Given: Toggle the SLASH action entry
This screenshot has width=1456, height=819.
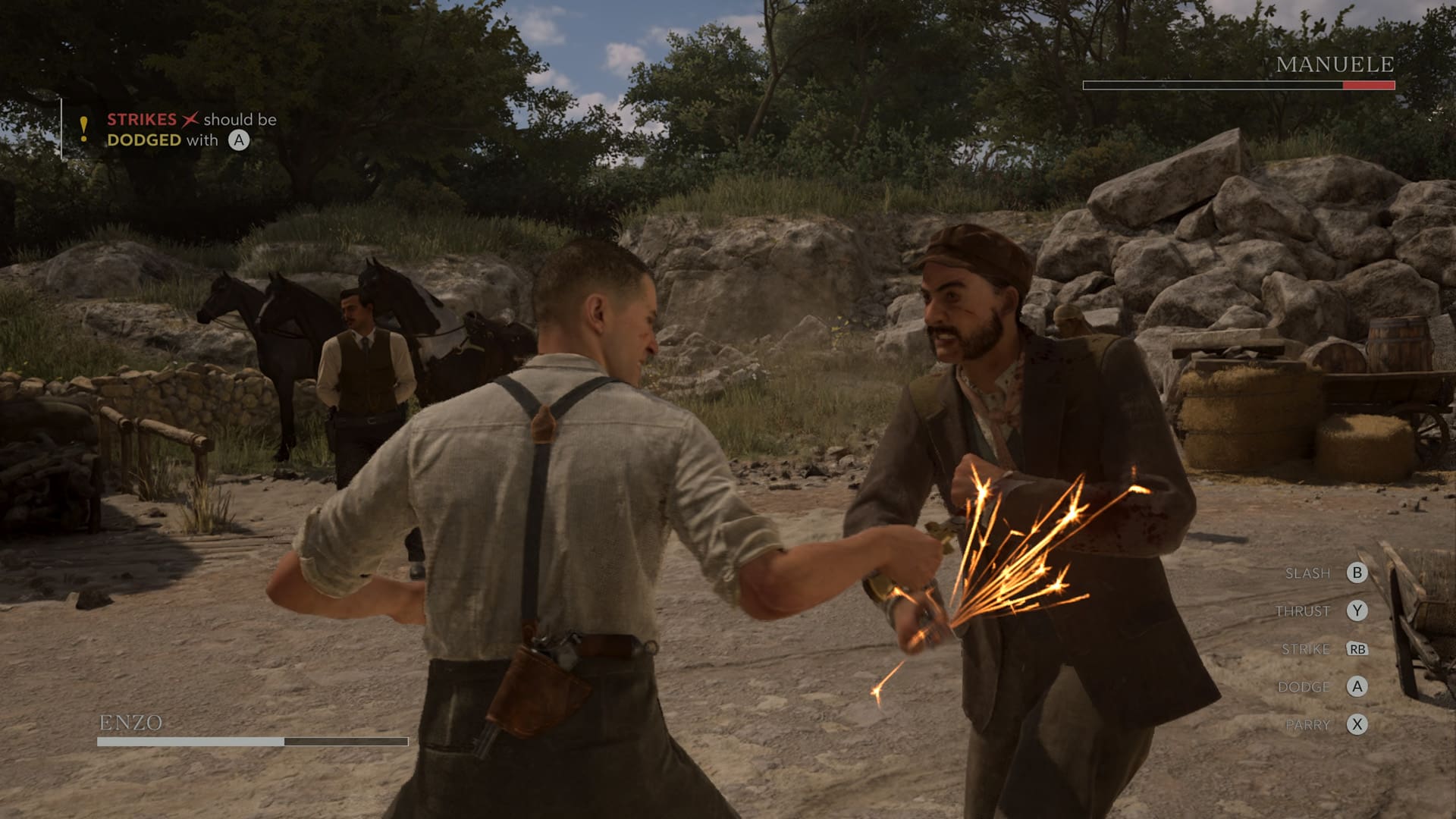Looking at the screenshot, I should pyautogui.click(x=1310, y=573).
